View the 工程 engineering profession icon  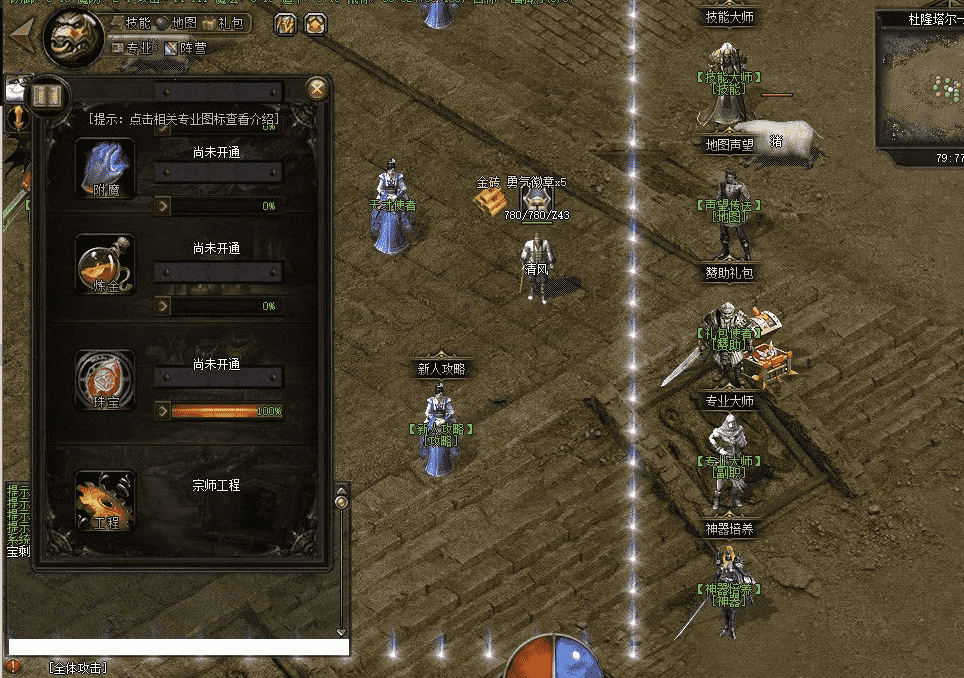pyautogui.click(x=105, y=502)
